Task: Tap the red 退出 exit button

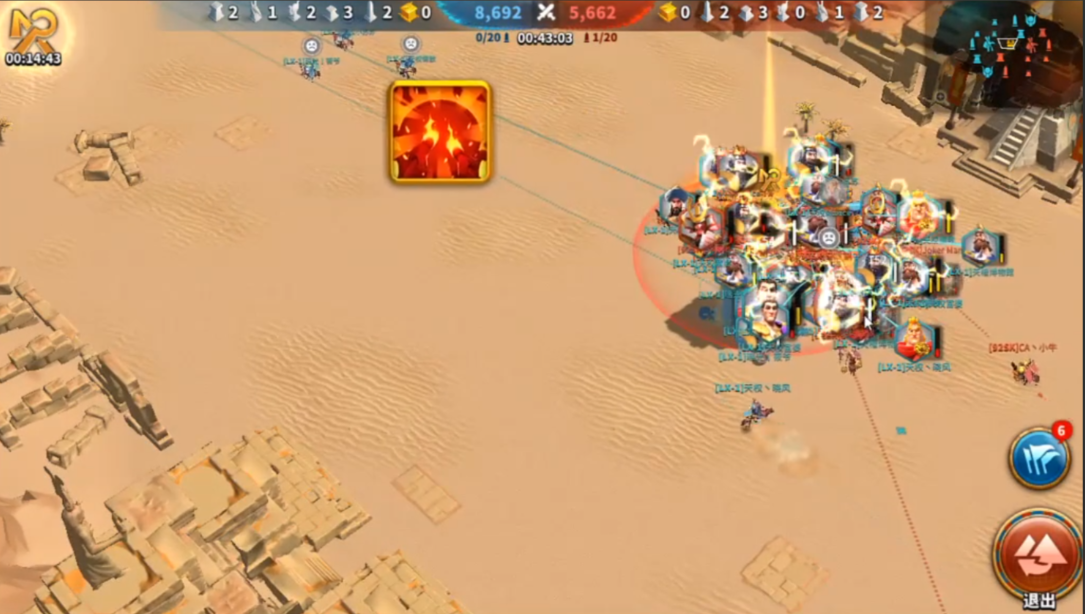Action: tap(1037, 553)
